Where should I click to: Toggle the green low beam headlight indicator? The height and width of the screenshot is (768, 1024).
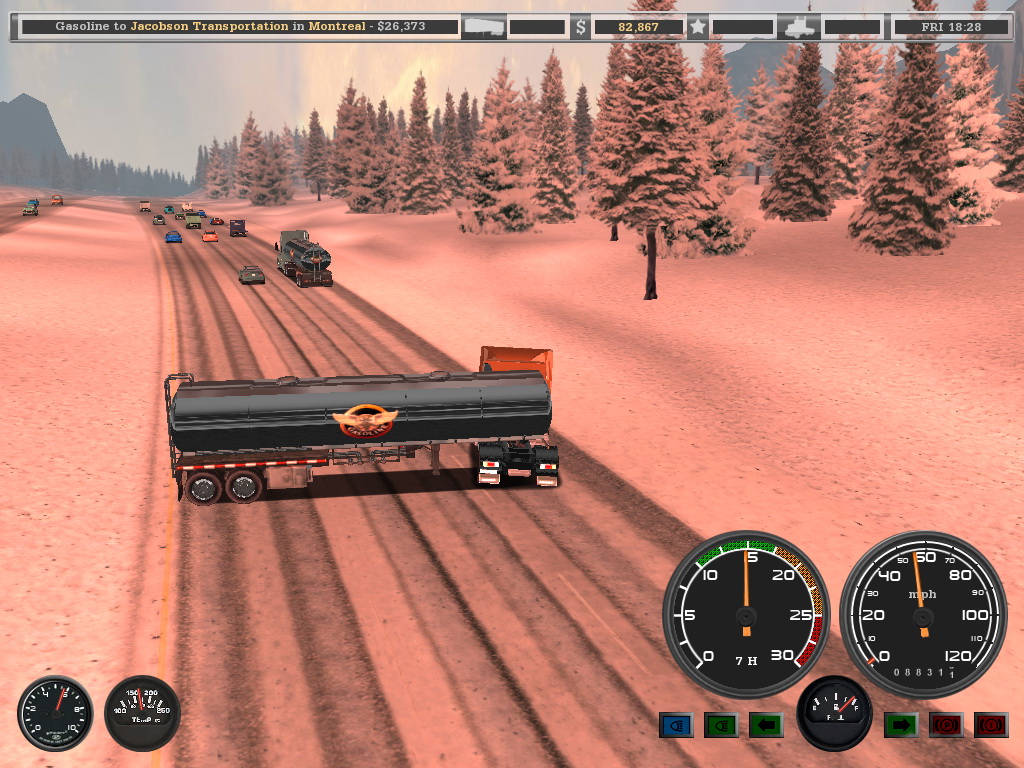point(721,725)
